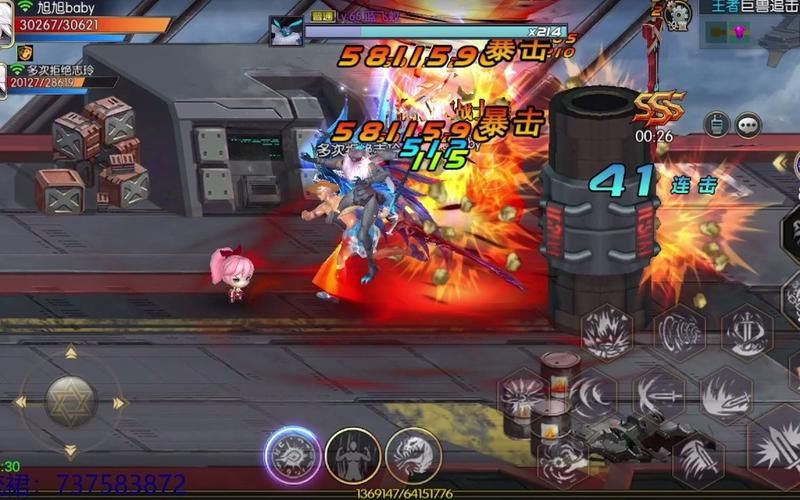800x500 pixels.
Task: Activate the white dragon head skill
Action: [413, 455]
